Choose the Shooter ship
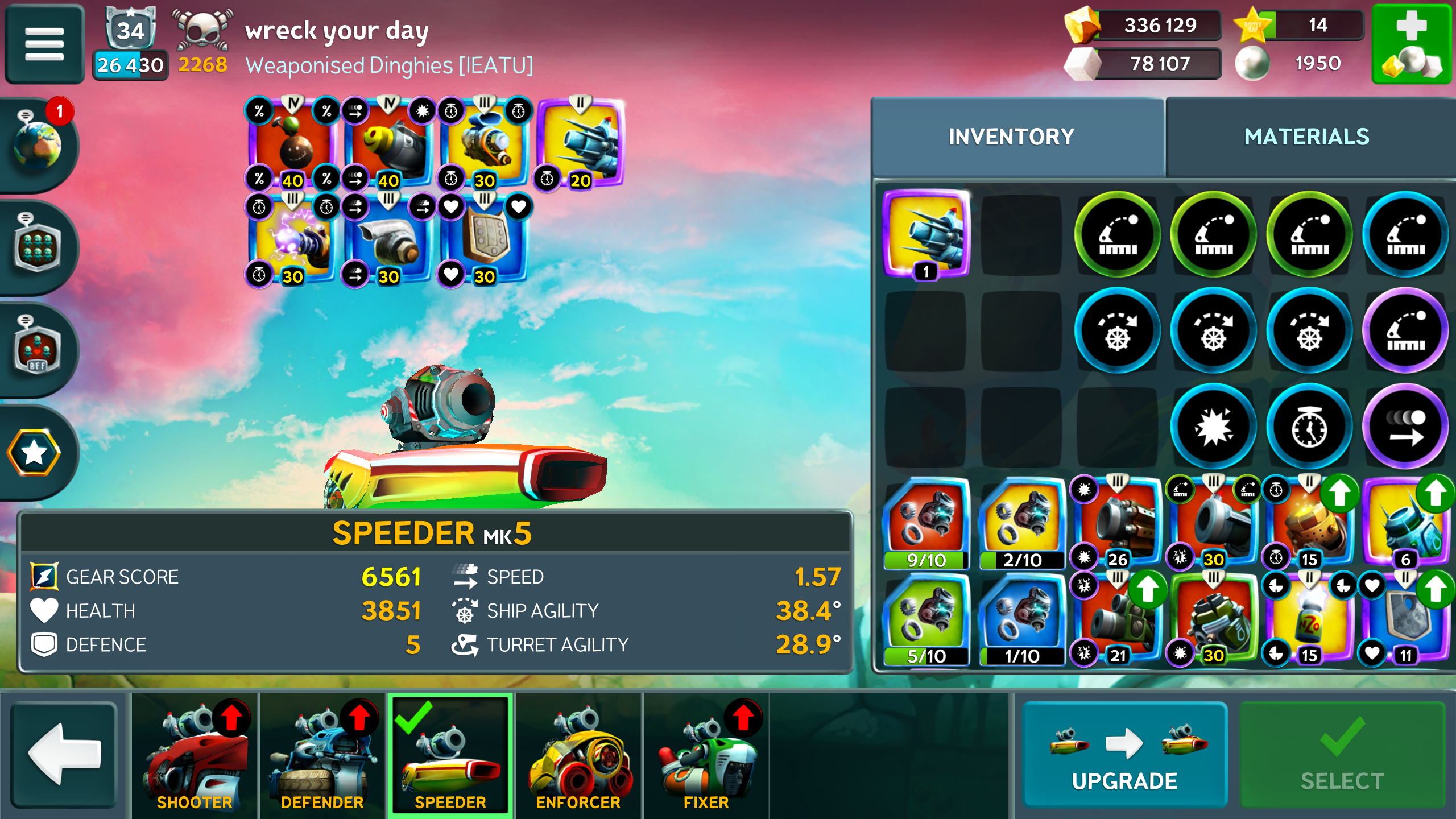This screenshot has width=1456, height=819. click(195, 754)
